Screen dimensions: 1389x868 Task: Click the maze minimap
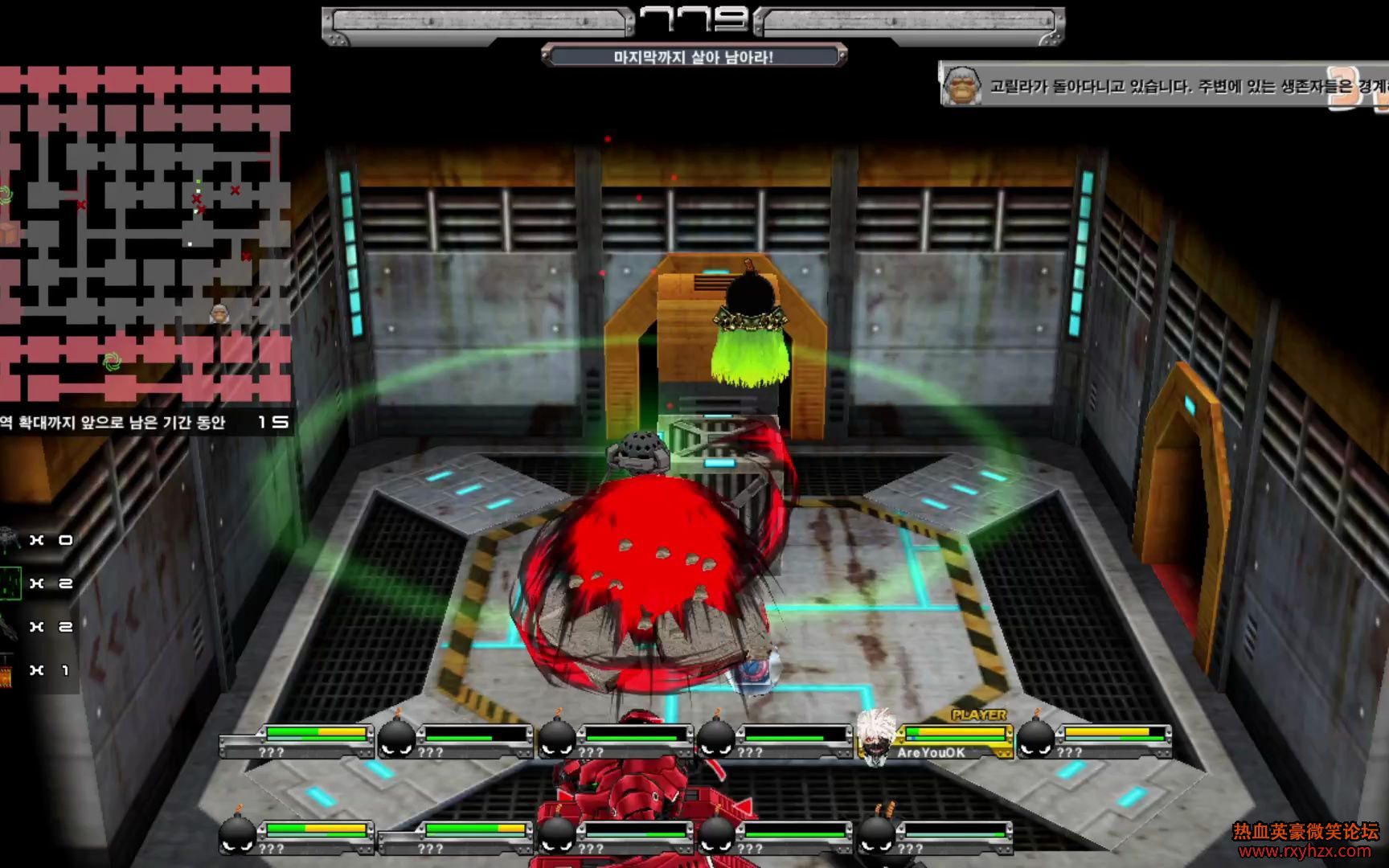(x=145, y=233)
